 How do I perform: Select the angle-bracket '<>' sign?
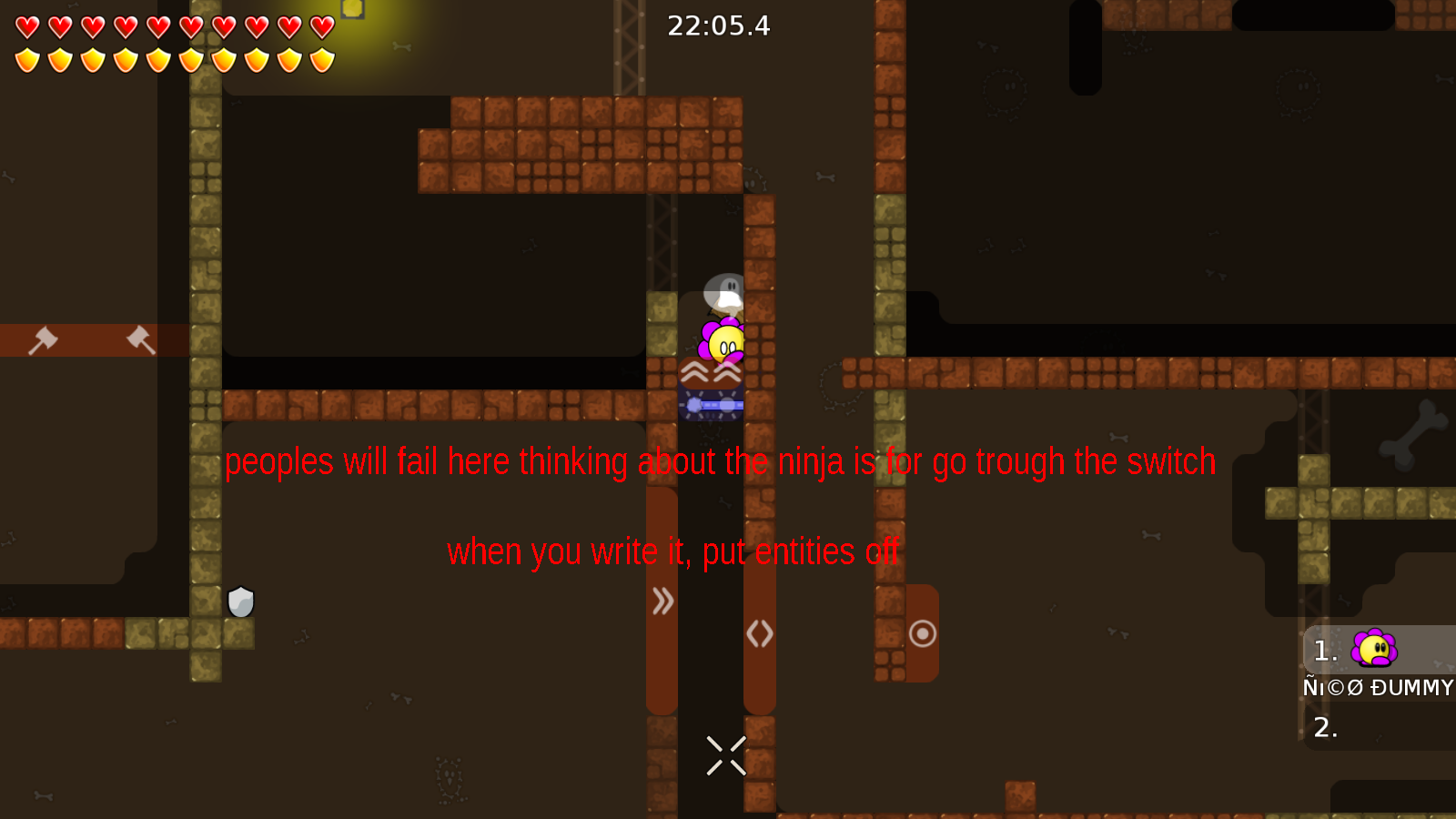(761, 634)
